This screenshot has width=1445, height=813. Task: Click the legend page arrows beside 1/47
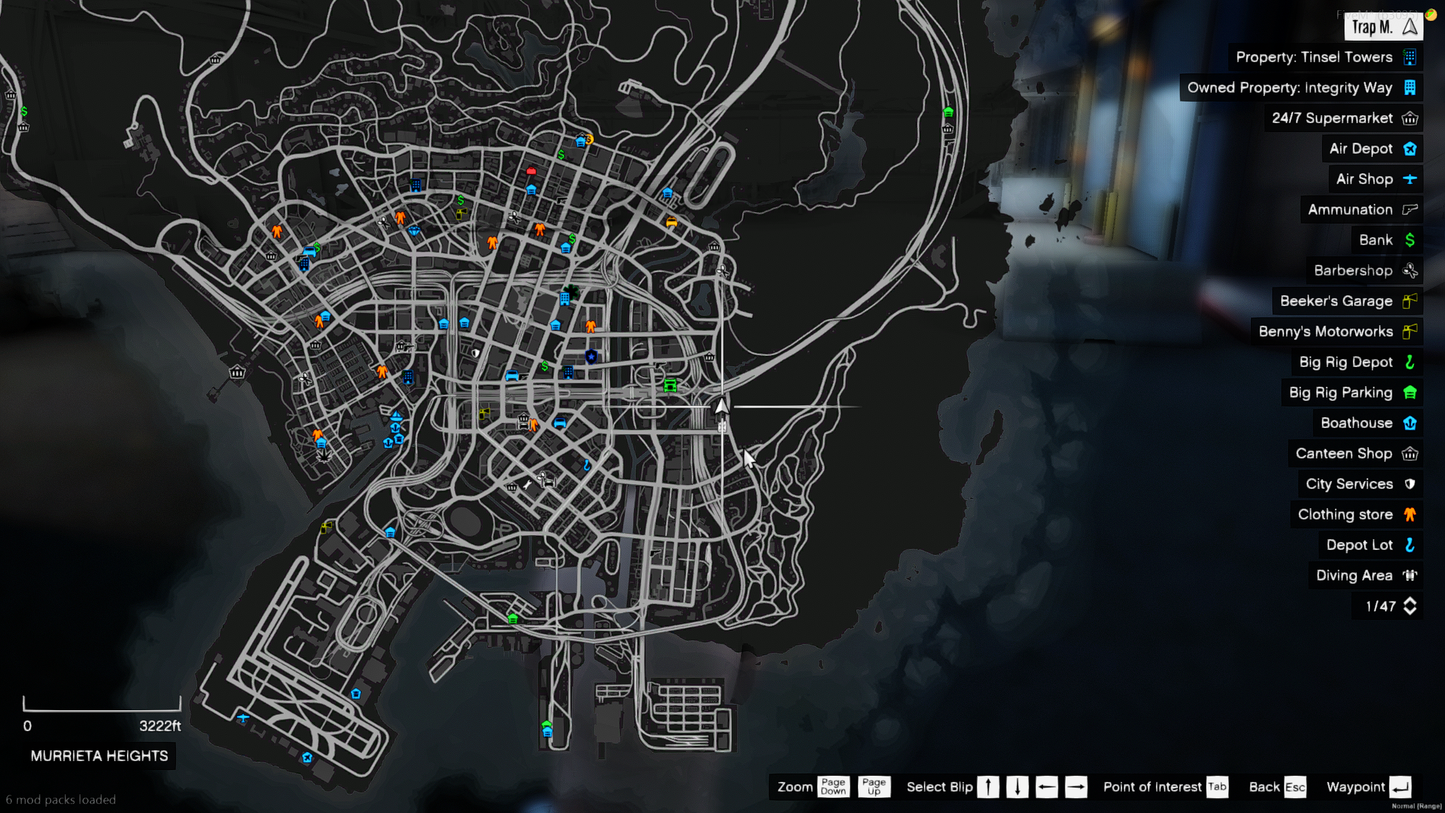(x=1410, y=606)
